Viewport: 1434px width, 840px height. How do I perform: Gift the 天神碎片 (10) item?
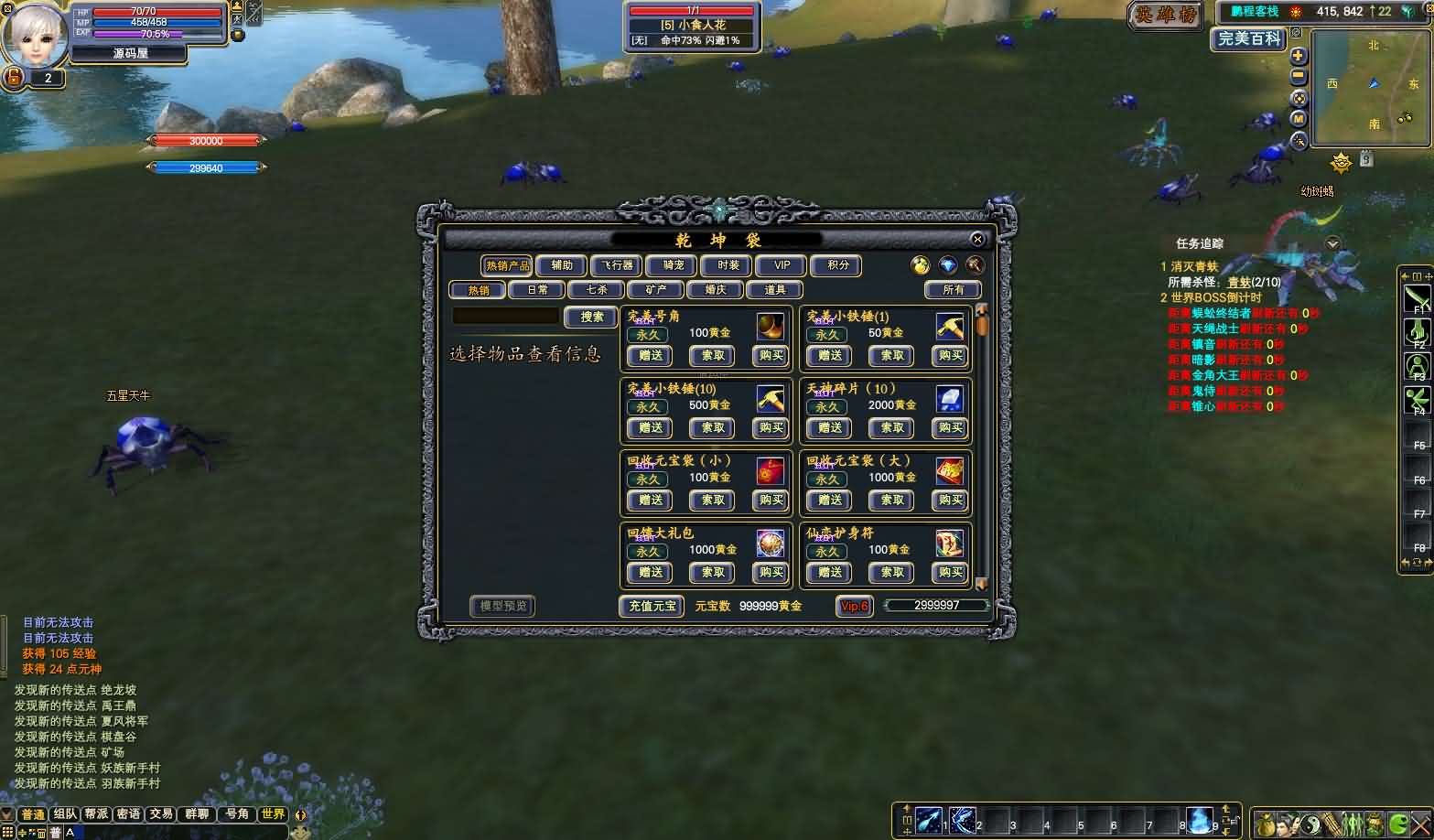click(830, 428)
